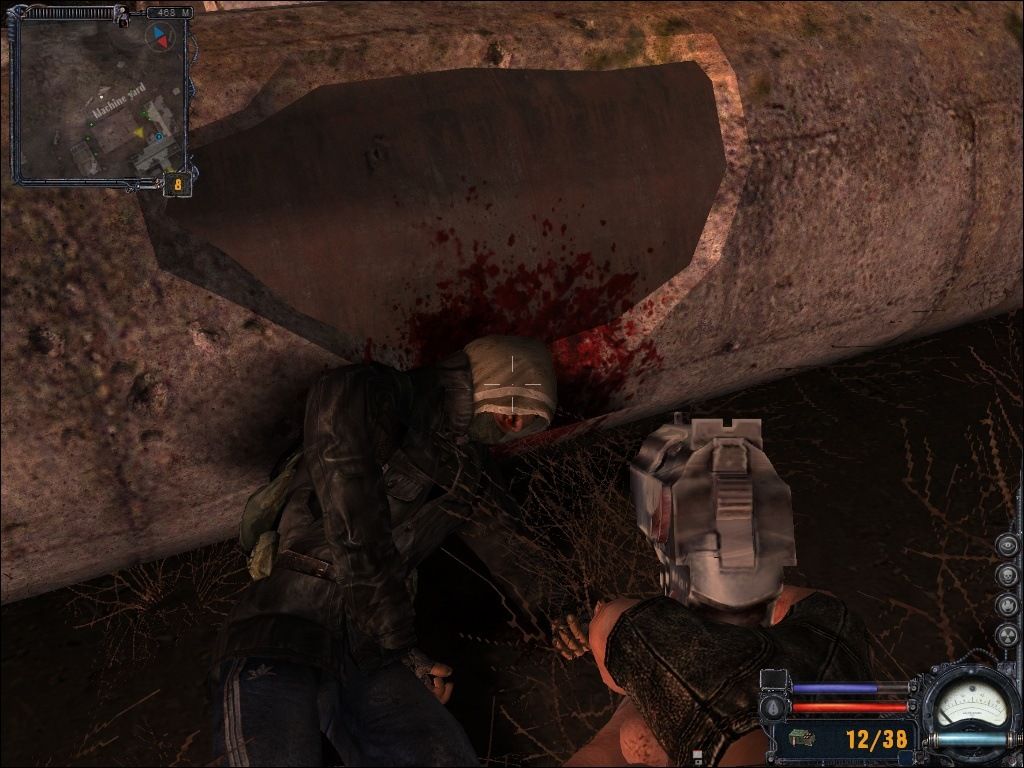Click the green ammo box icon
The image size is (1024, 768).
tap(801, 739)
